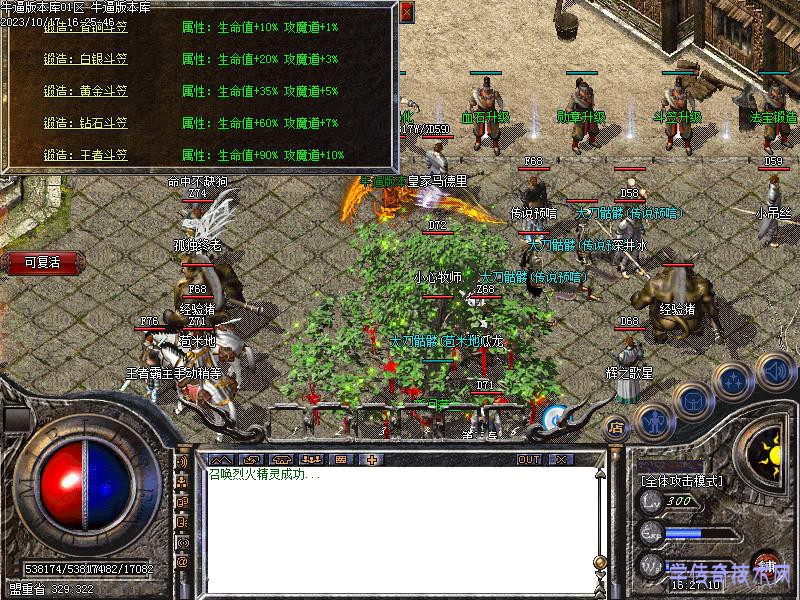Click the plus icon on chat toolbar
Image resolution: width=800 pixels, height=600 pixels.
(x=373, y=459)
